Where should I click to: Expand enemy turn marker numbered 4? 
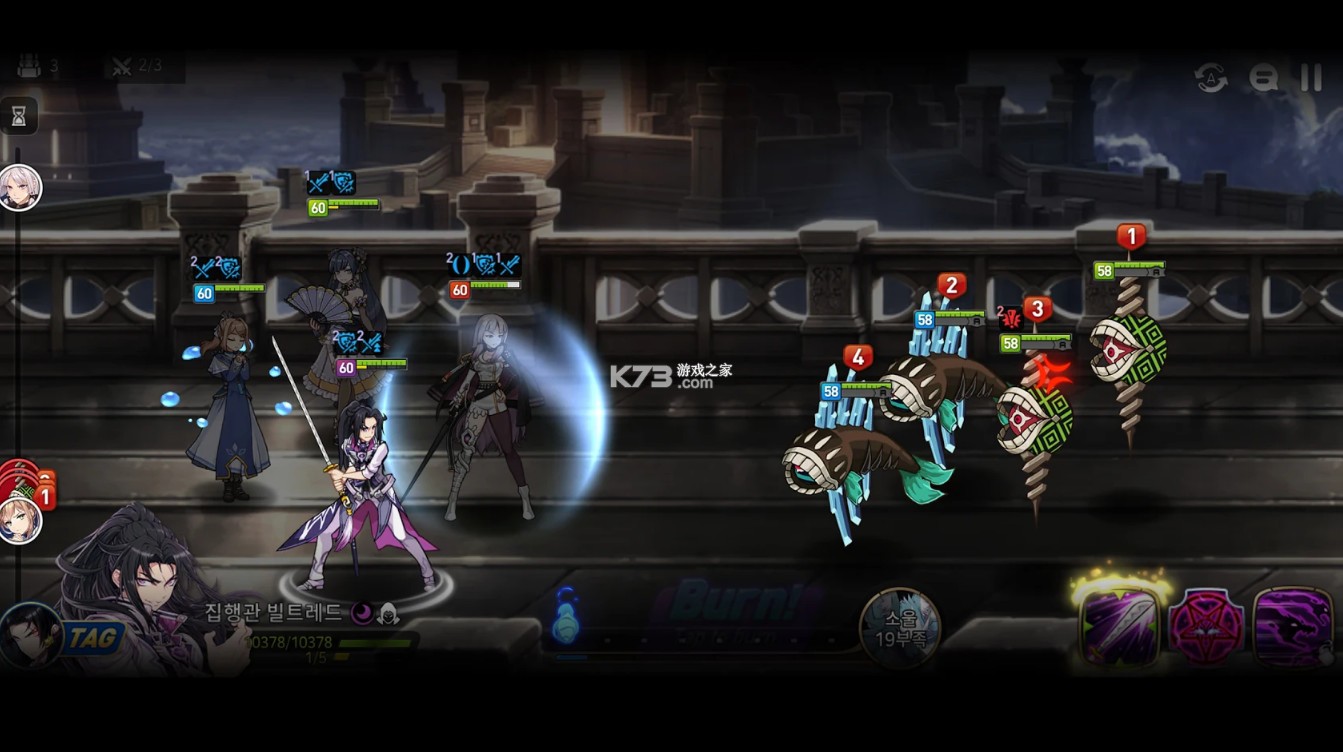(856, 354)
